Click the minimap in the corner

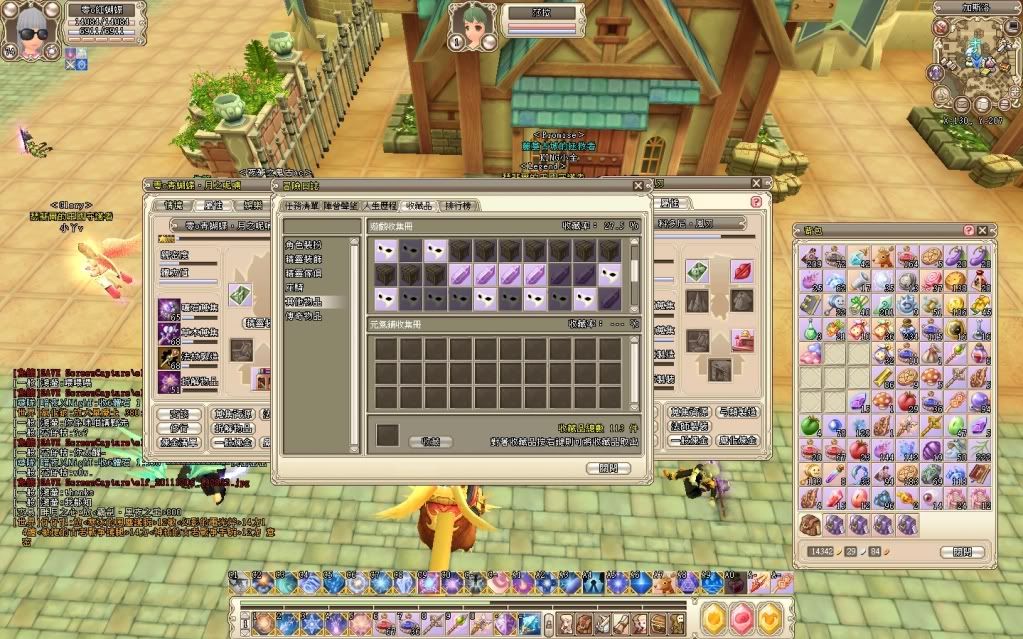968,60
